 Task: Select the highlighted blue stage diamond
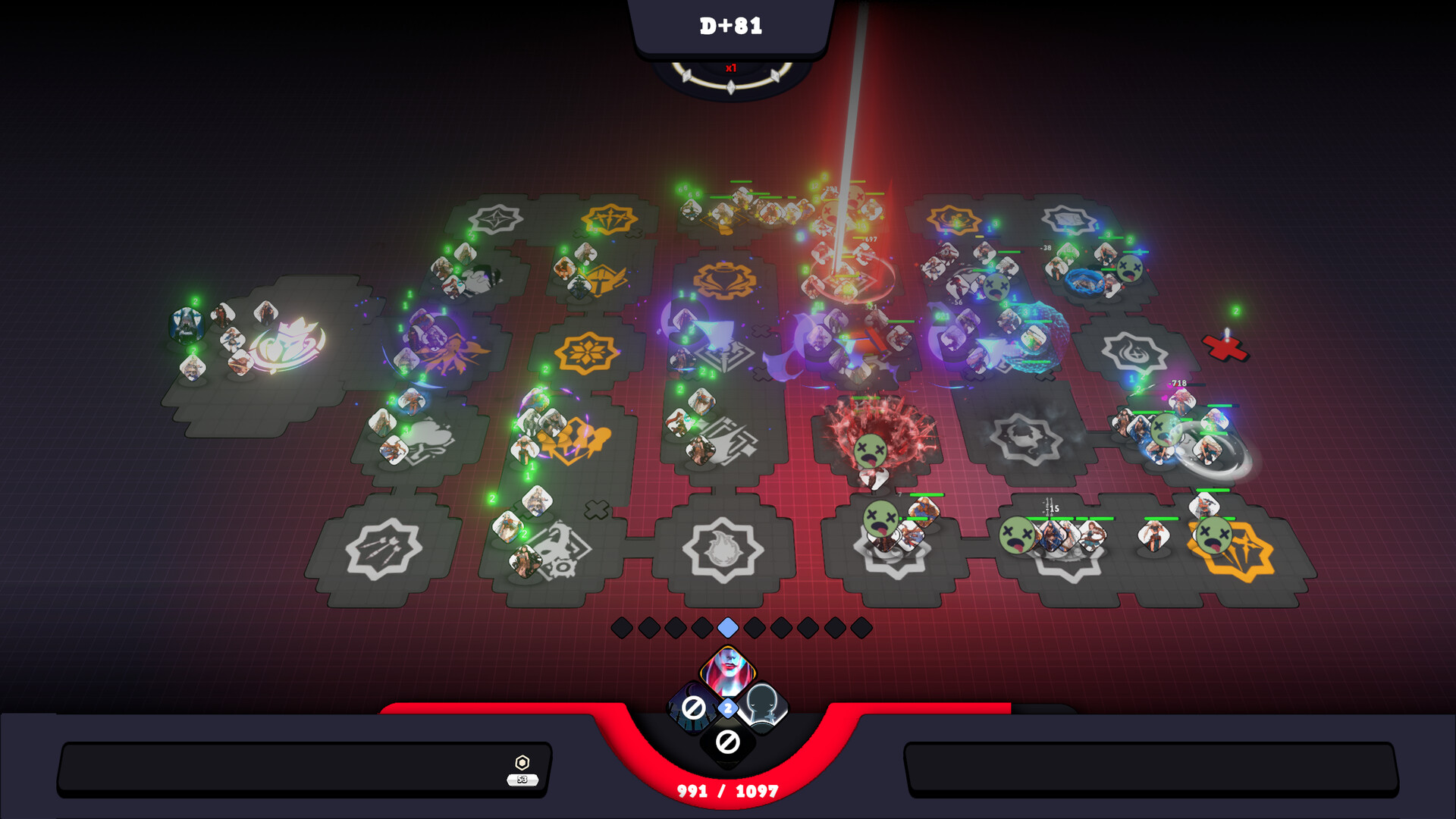726,627
